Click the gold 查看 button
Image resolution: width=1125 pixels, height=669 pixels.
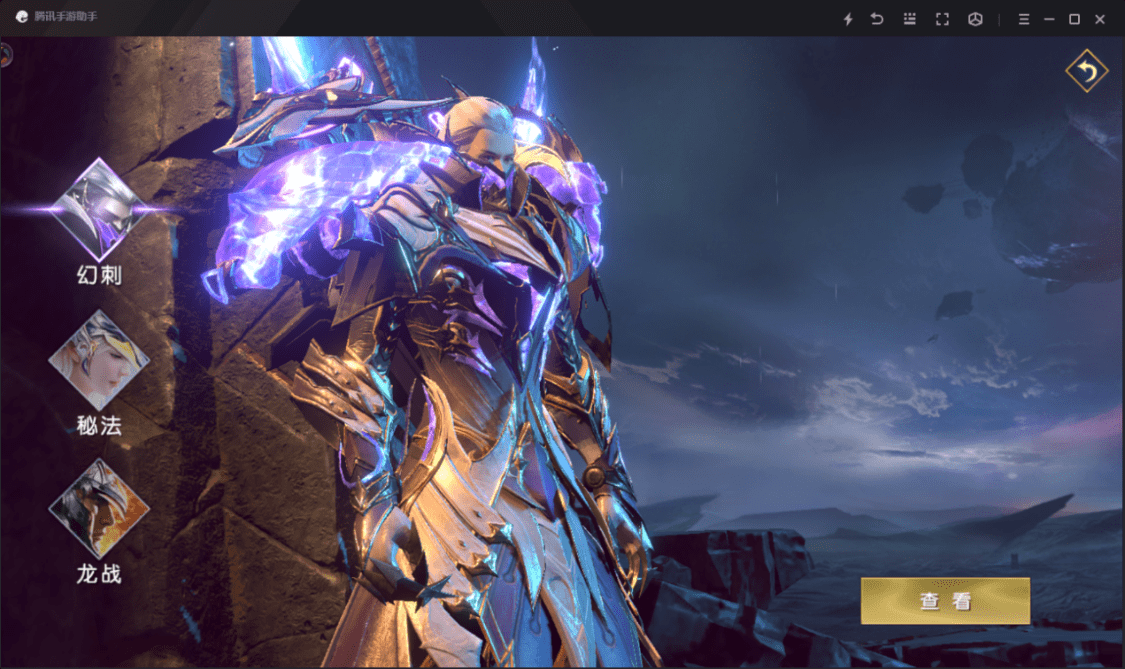(x=945, y=601)
